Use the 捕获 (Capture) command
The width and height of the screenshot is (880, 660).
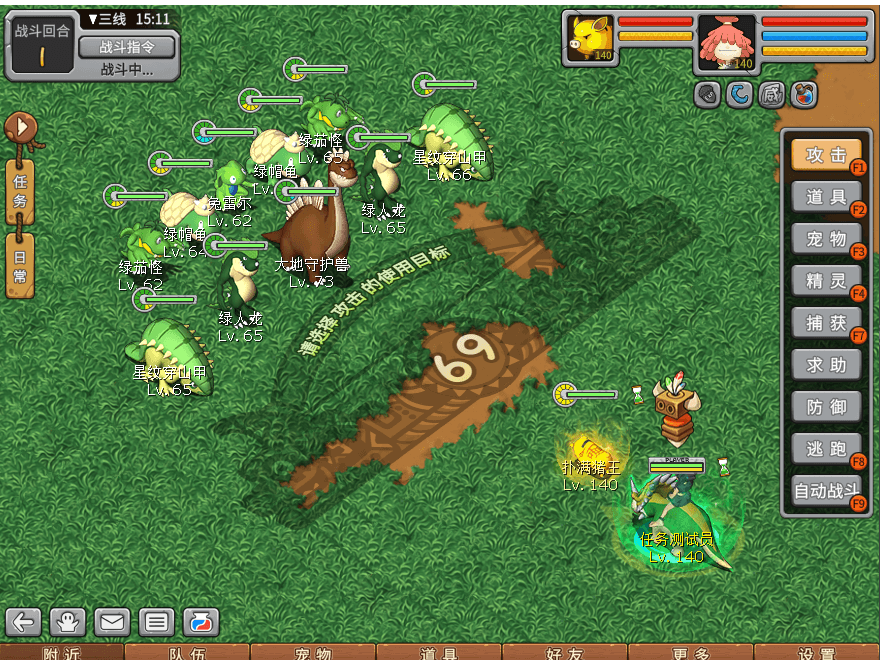tap(825, 323)
